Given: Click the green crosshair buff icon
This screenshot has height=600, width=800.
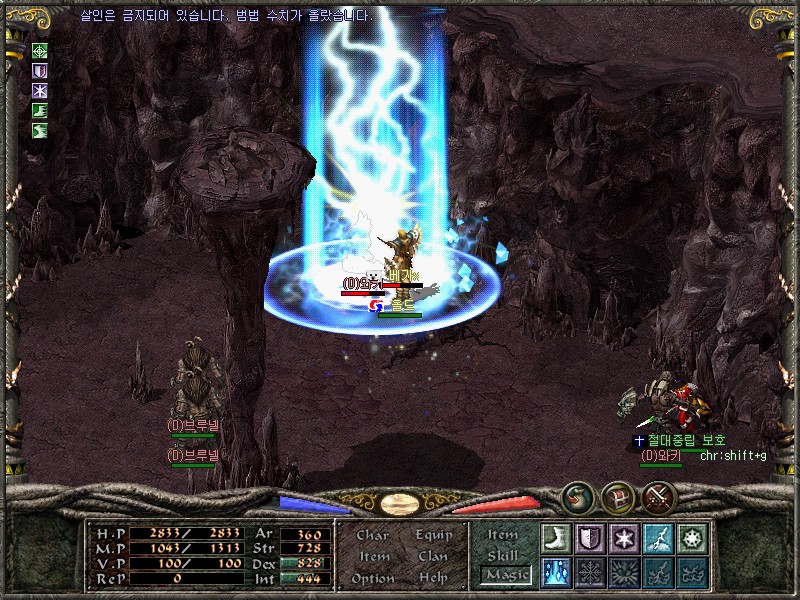Looking at the screenshot, I should pos(40,50).
